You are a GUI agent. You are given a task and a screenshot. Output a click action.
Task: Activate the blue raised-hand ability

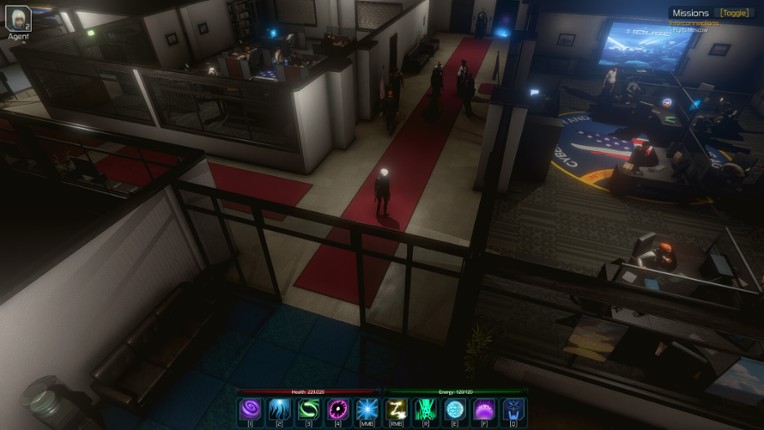[x=513, y=410]
